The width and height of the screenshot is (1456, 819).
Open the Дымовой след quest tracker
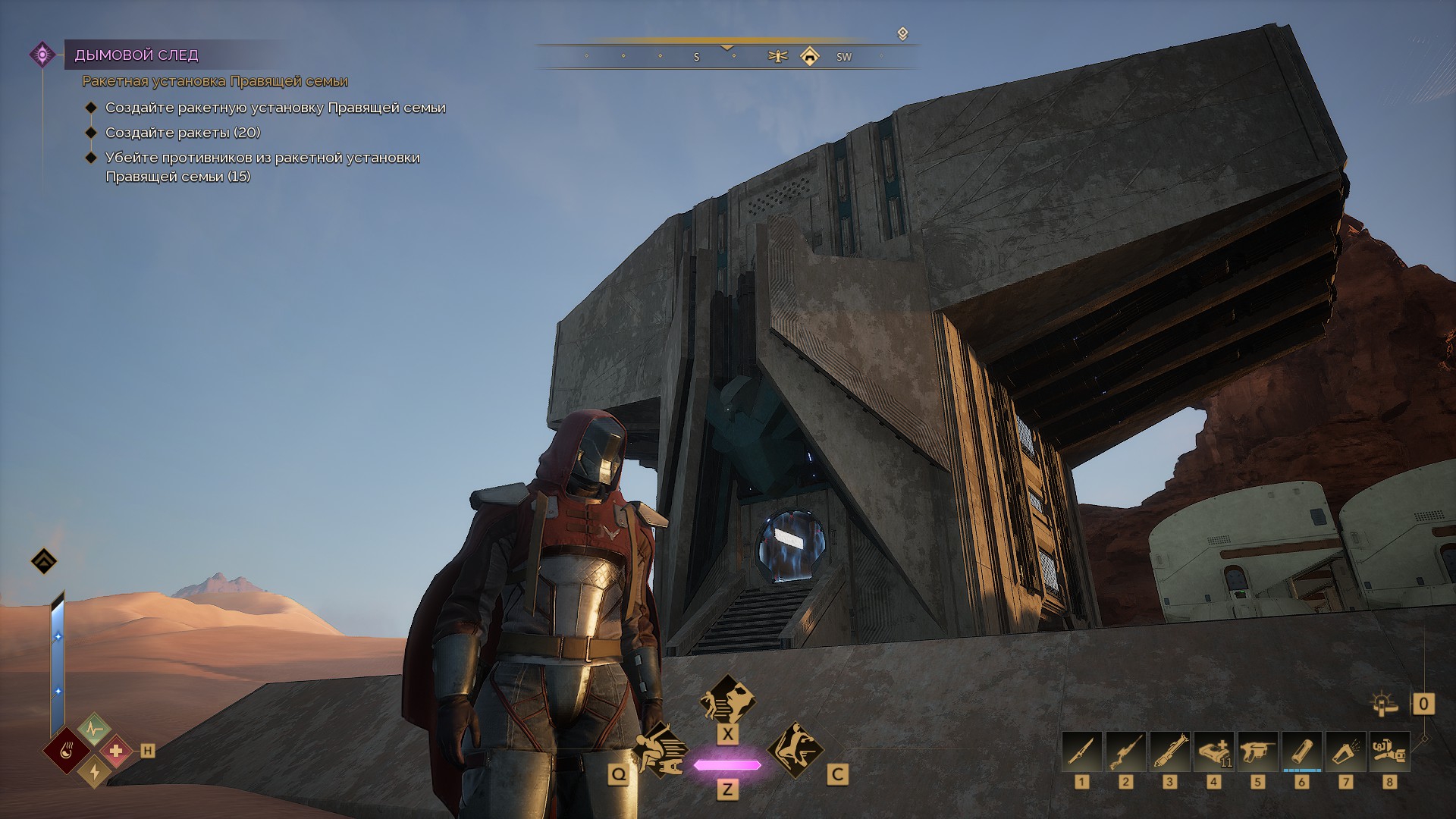click(x=136, y=55)
